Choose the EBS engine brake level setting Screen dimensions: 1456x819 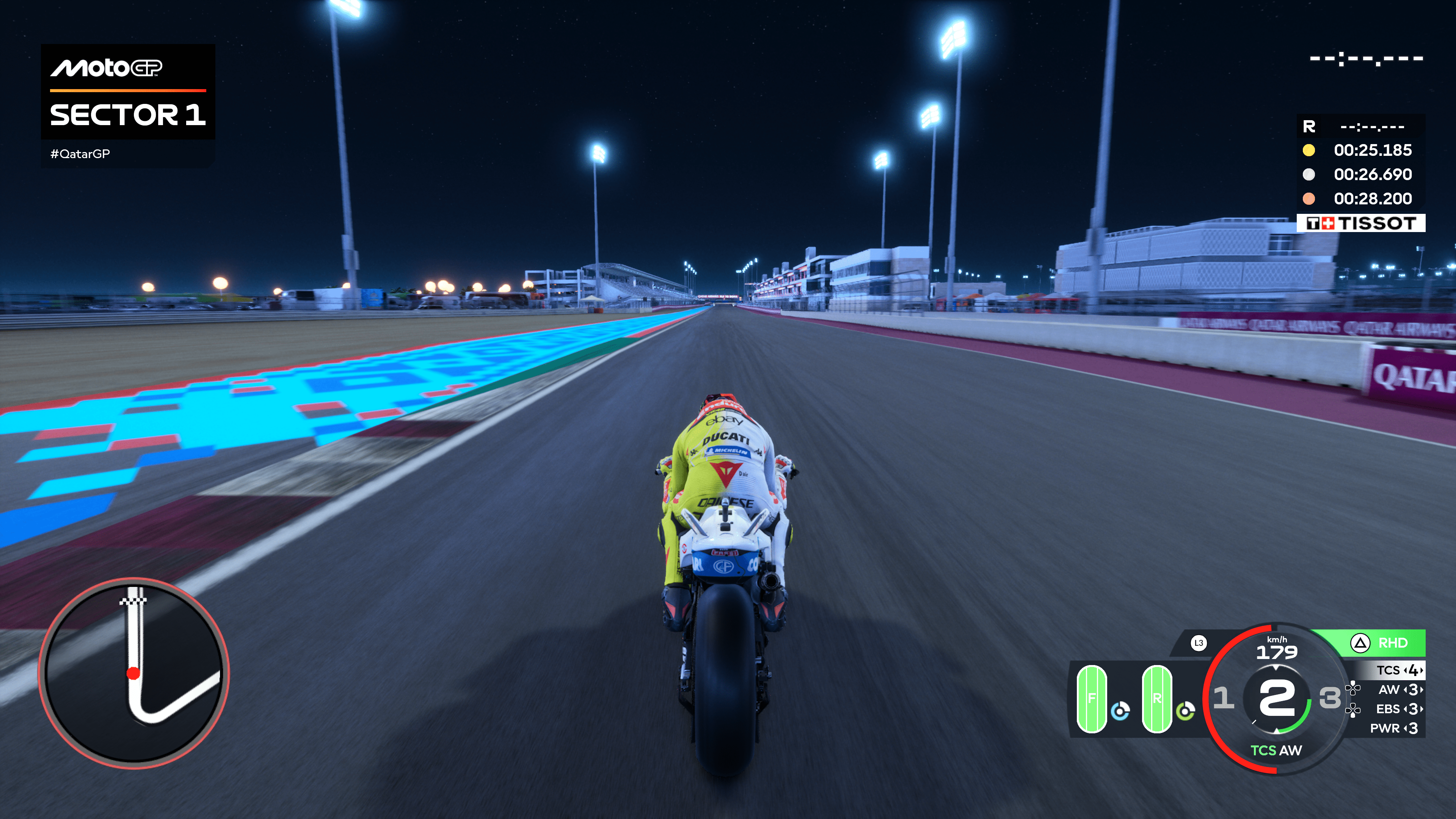pos(1399,709)
